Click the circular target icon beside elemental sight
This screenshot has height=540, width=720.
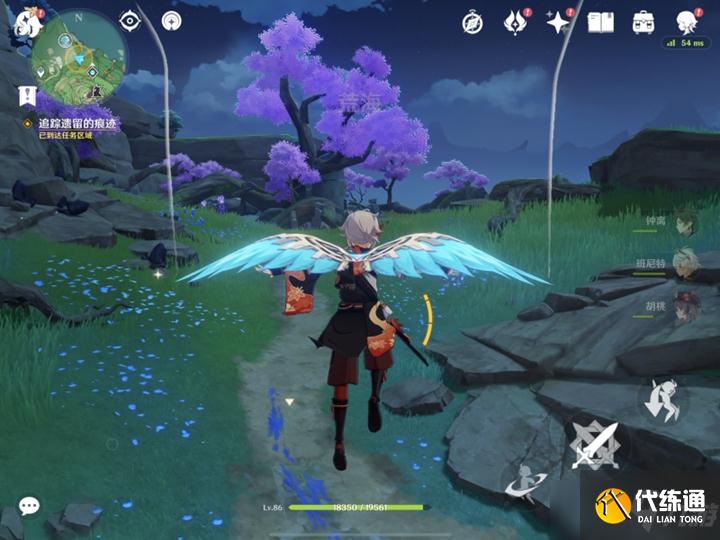(x=171, y=20)
